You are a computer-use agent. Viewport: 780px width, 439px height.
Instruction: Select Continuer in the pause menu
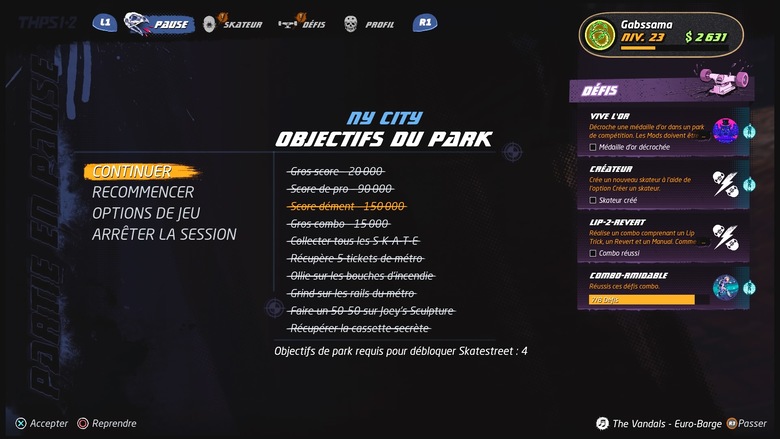(x=132, y=171)
